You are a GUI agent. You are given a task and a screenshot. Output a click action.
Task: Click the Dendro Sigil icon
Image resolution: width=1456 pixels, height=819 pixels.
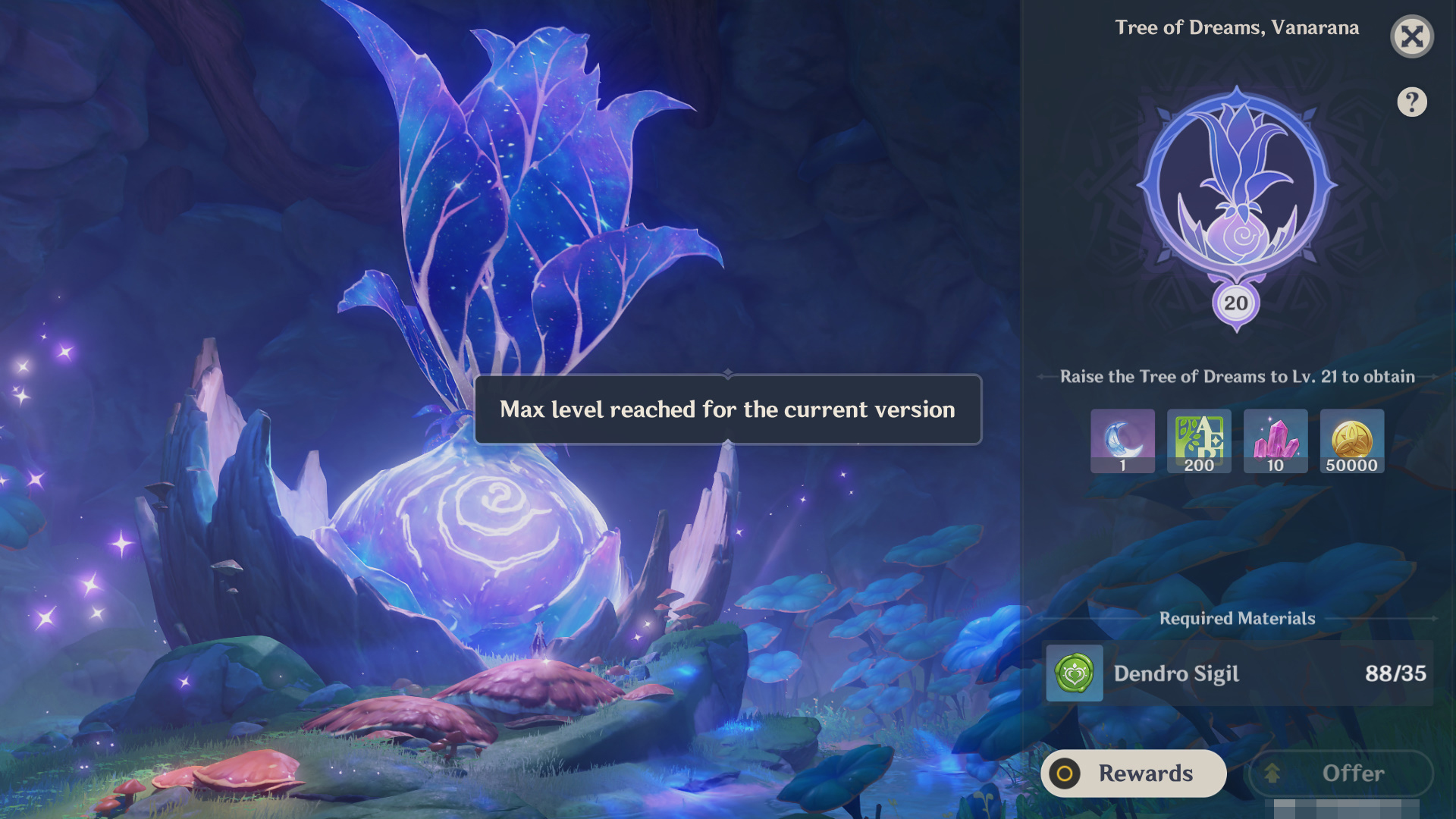pos(1074,673)
